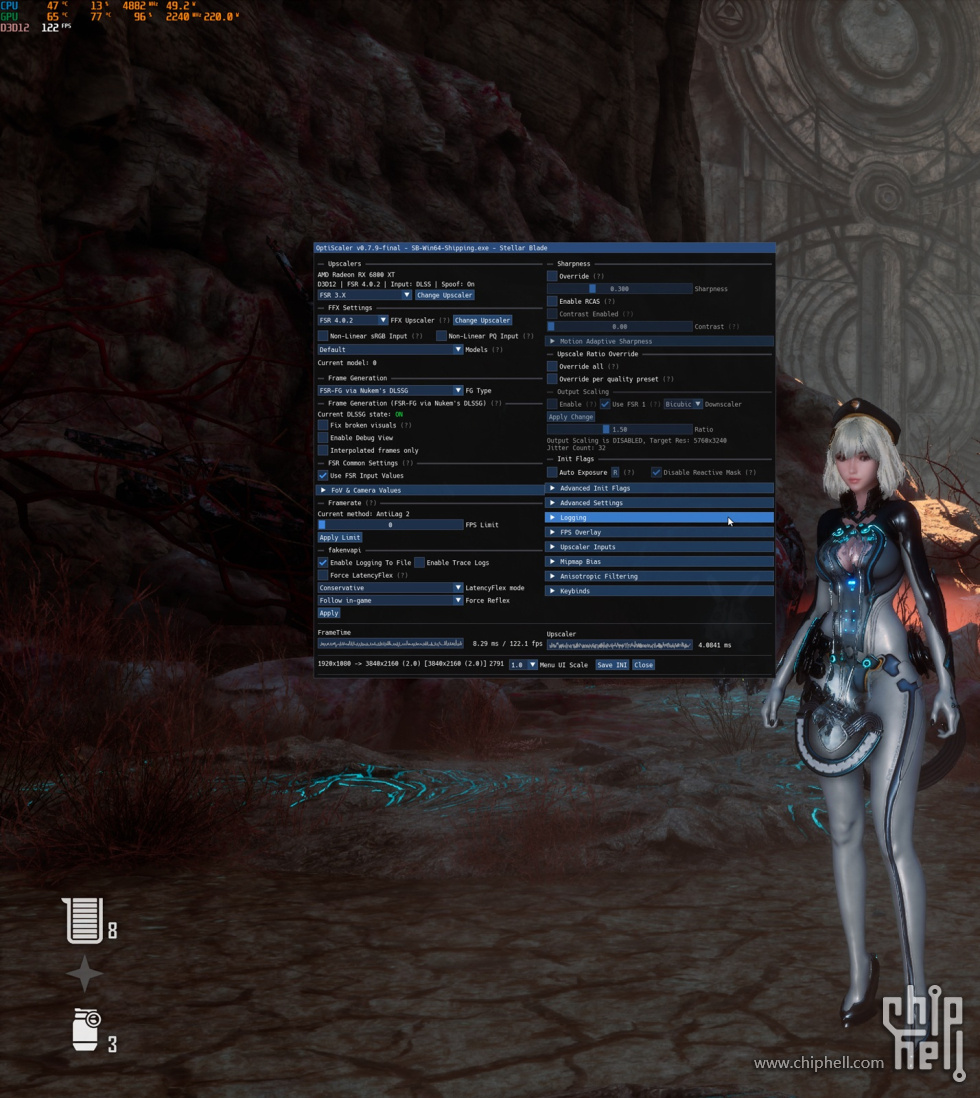Click the Apply Limit button
Viewport: 980px width, 1098px height.
[x=340, y=537]
